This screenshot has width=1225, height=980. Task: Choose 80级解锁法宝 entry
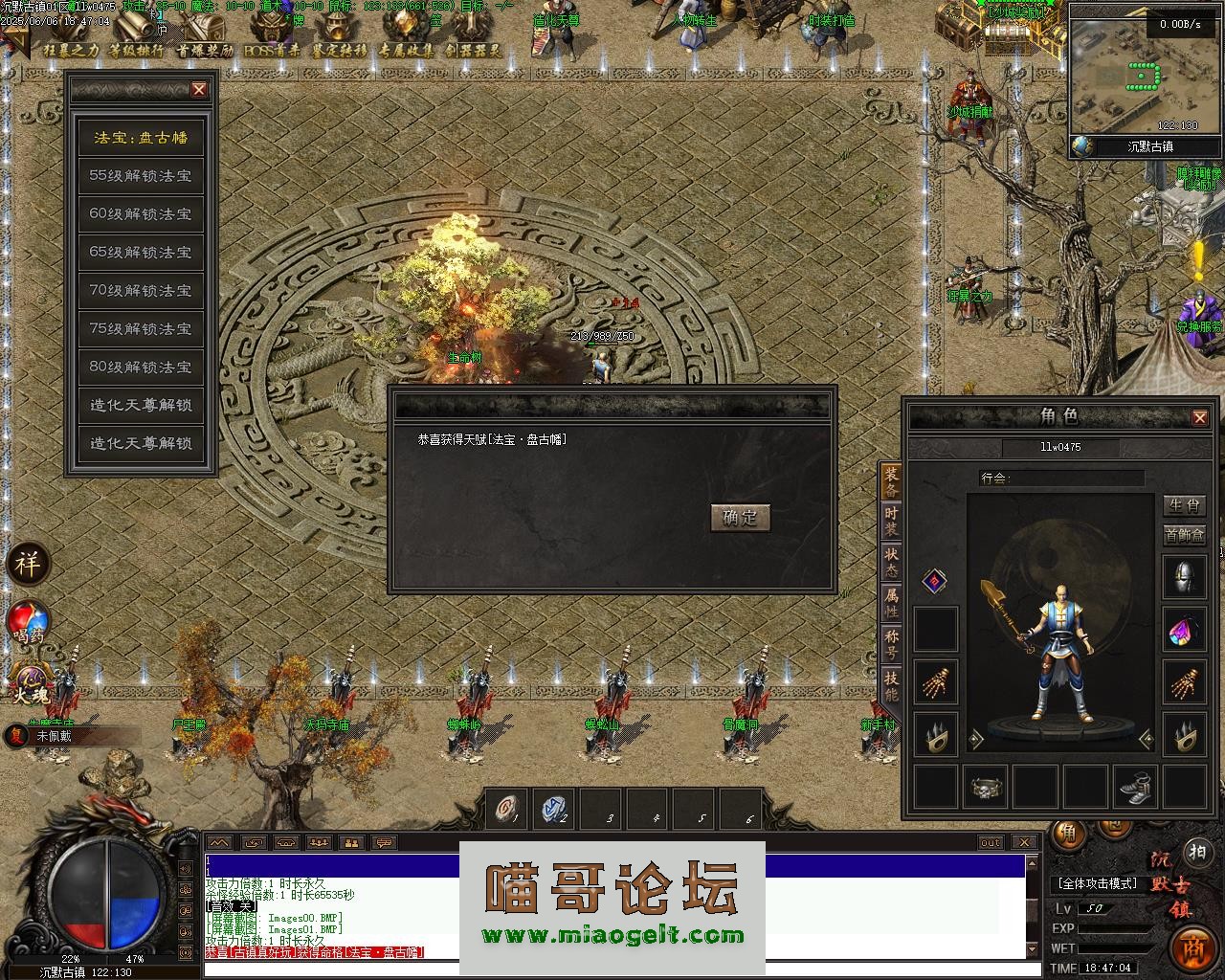tap(141, 367)
